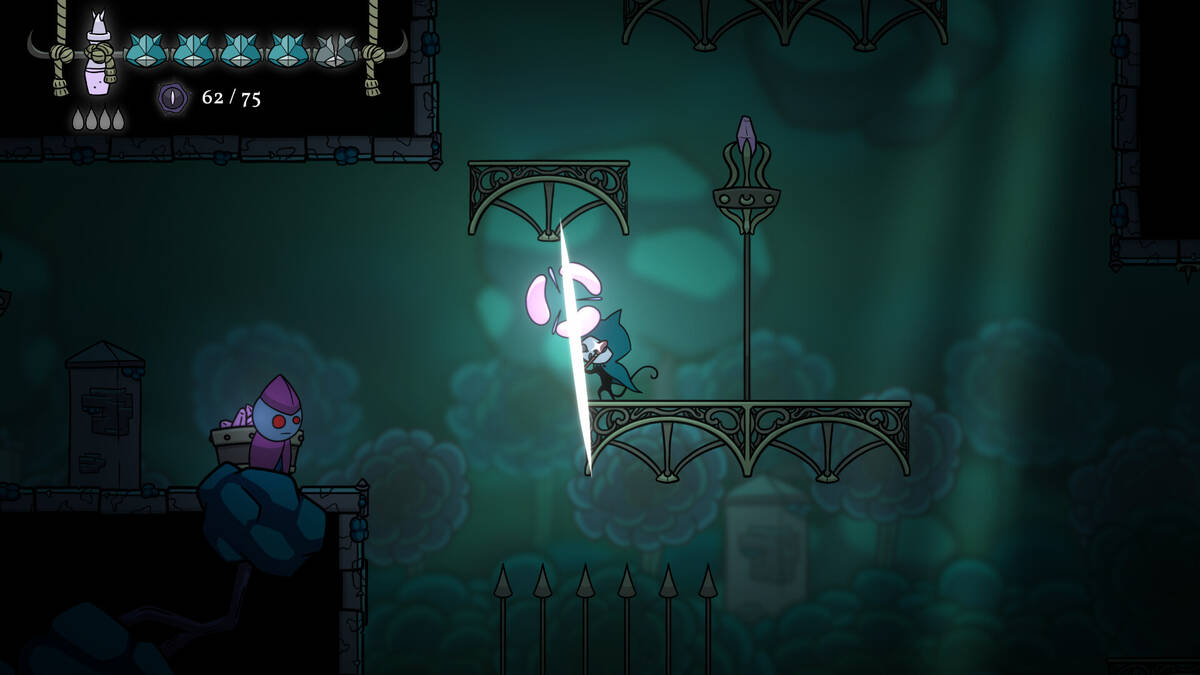Screen dimensions: 1200x675
Task: Select the purple eye currency icon
Action: click(x=173, y=97)
